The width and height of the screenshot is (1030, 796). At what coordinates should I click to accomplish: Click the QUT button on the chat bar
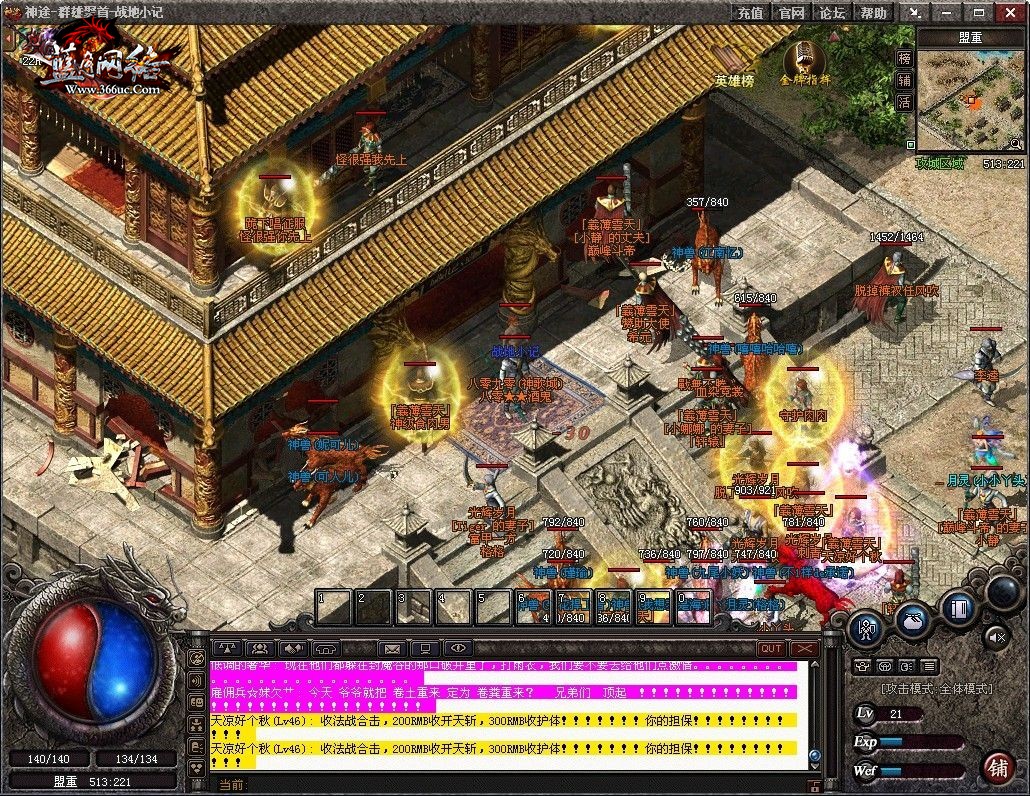pos(771,648)
